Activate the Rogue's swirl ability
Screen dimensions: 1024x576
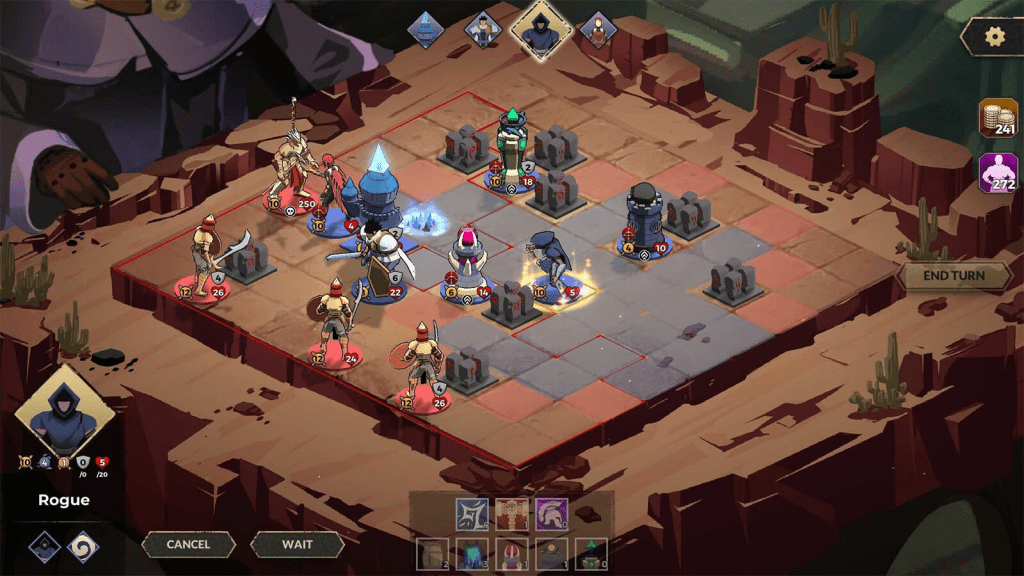pos(82,547)
